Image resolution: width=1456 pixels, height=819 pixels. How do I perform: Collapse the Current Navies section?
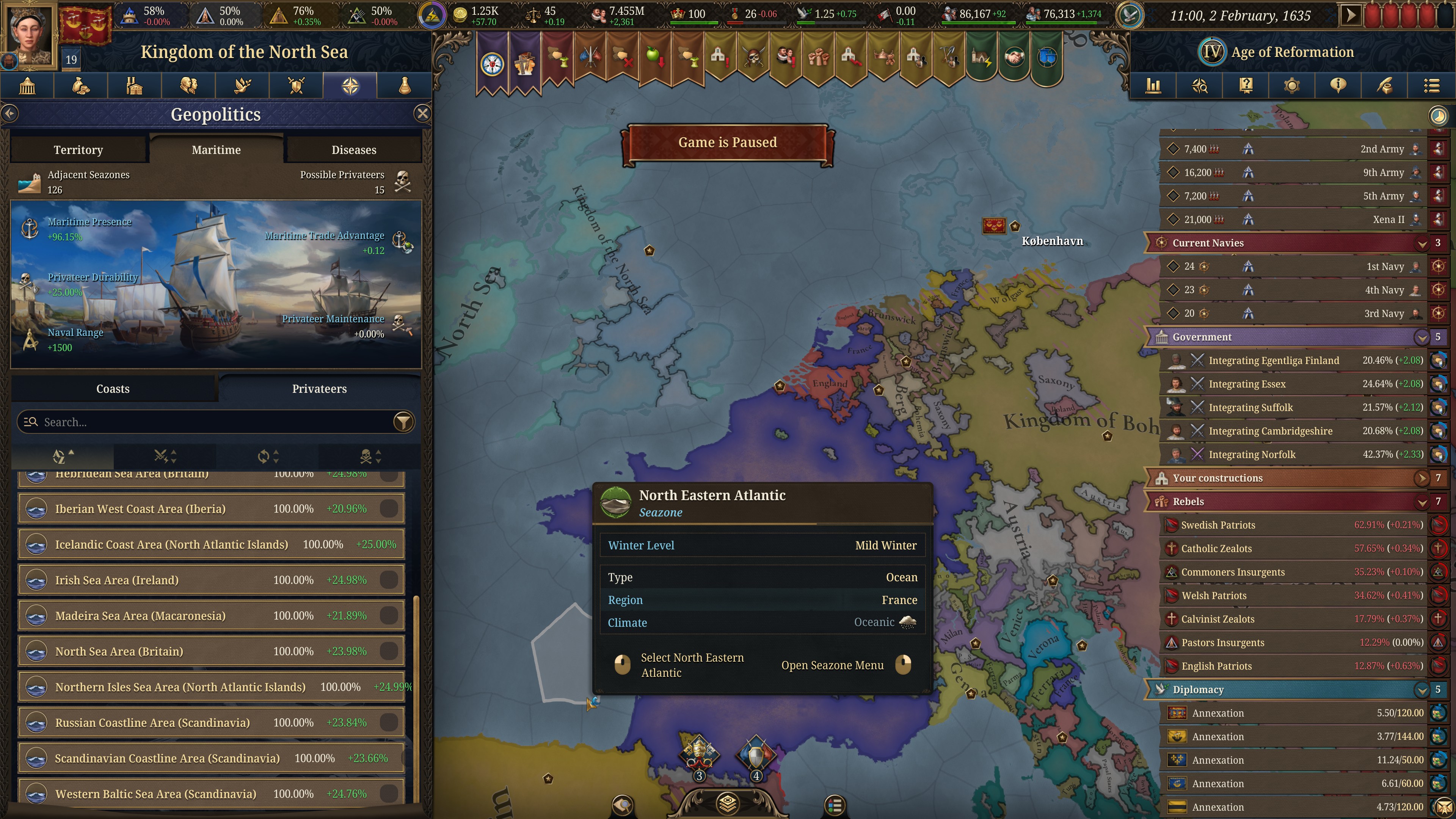click(1422, 243)
